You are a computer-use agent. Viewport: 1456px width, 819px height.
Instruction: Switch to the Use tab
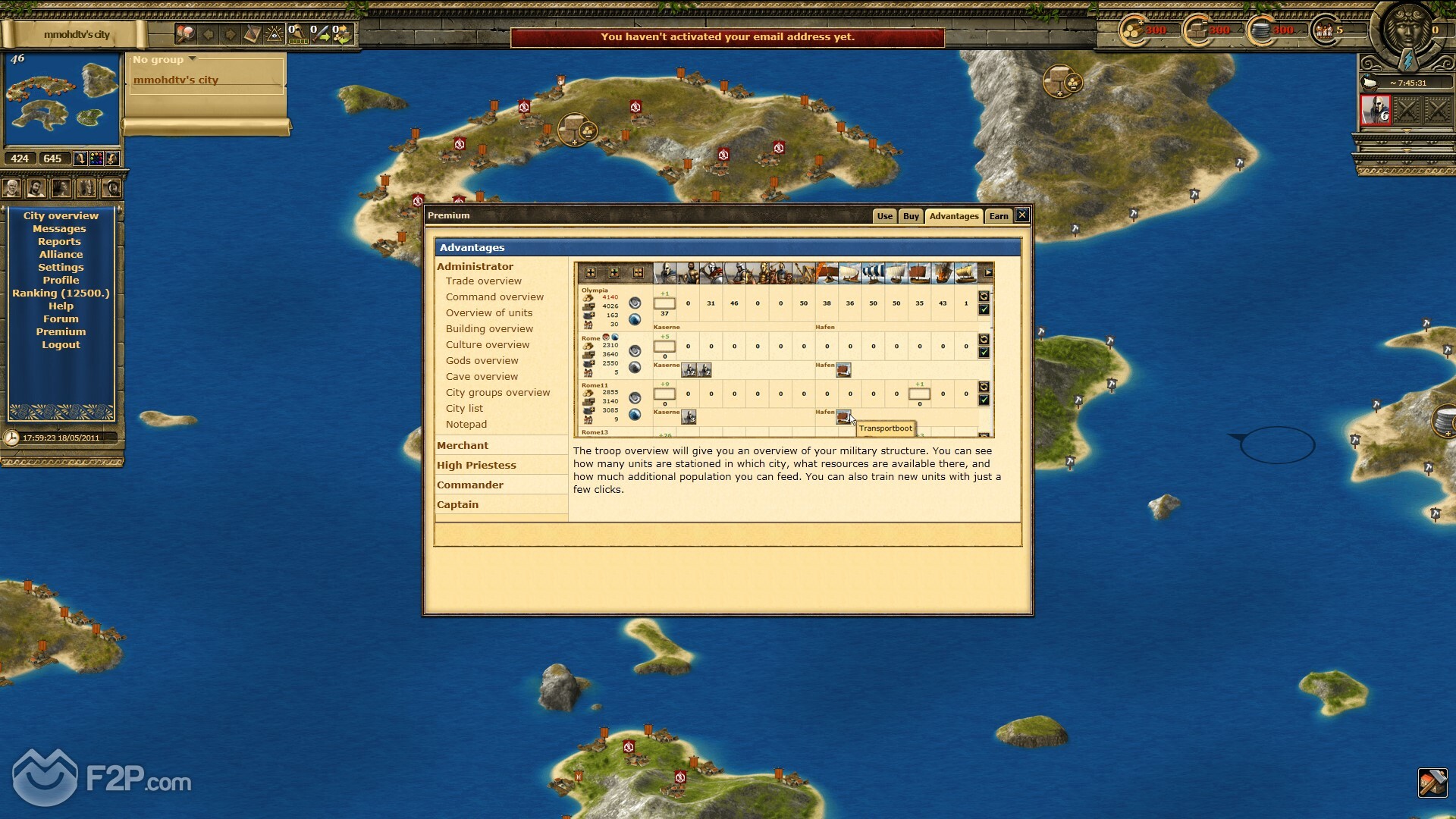[x=884, y=216]
